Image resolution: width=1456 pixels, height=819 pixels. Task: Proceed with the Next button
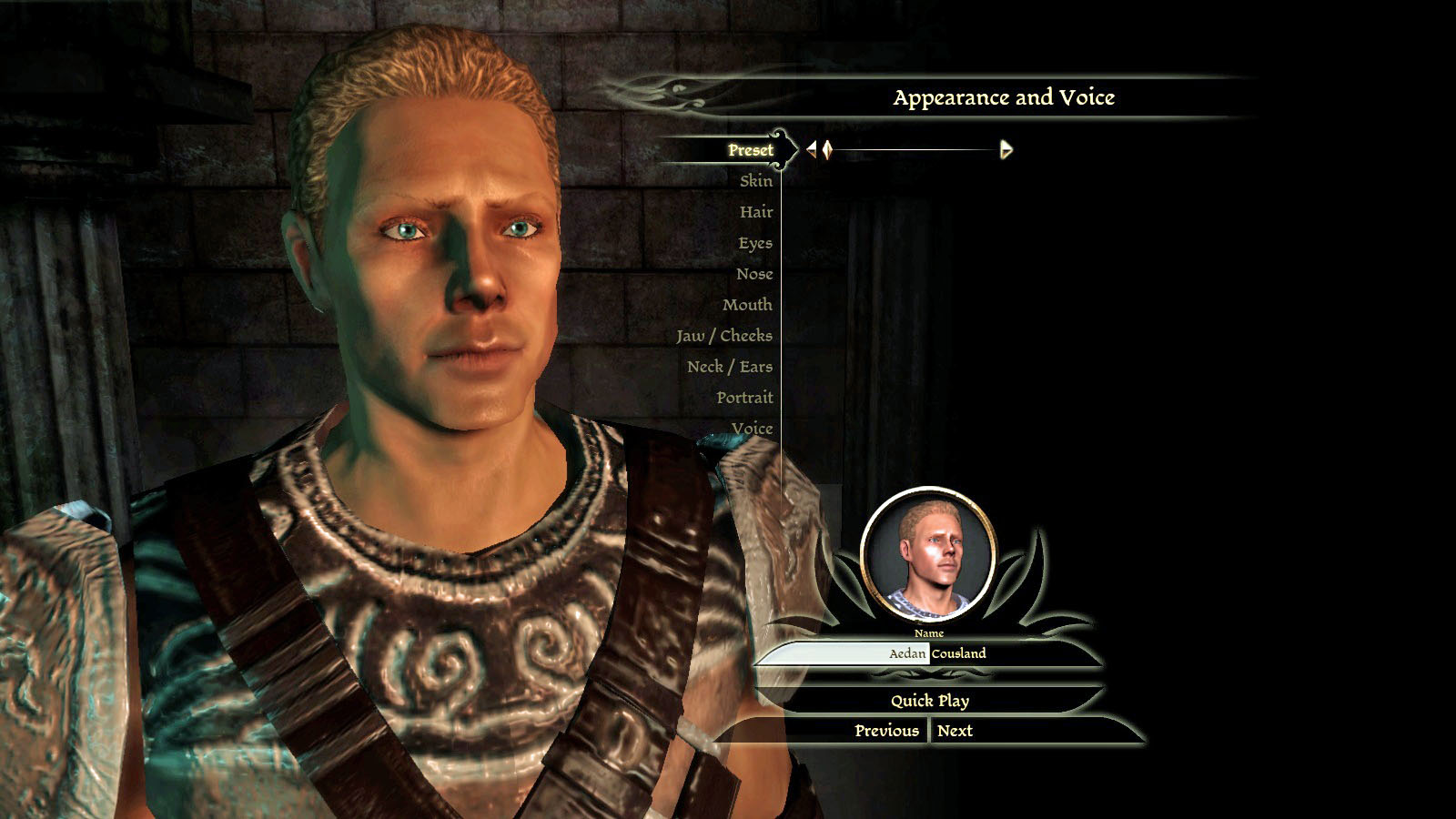[955, 731]
